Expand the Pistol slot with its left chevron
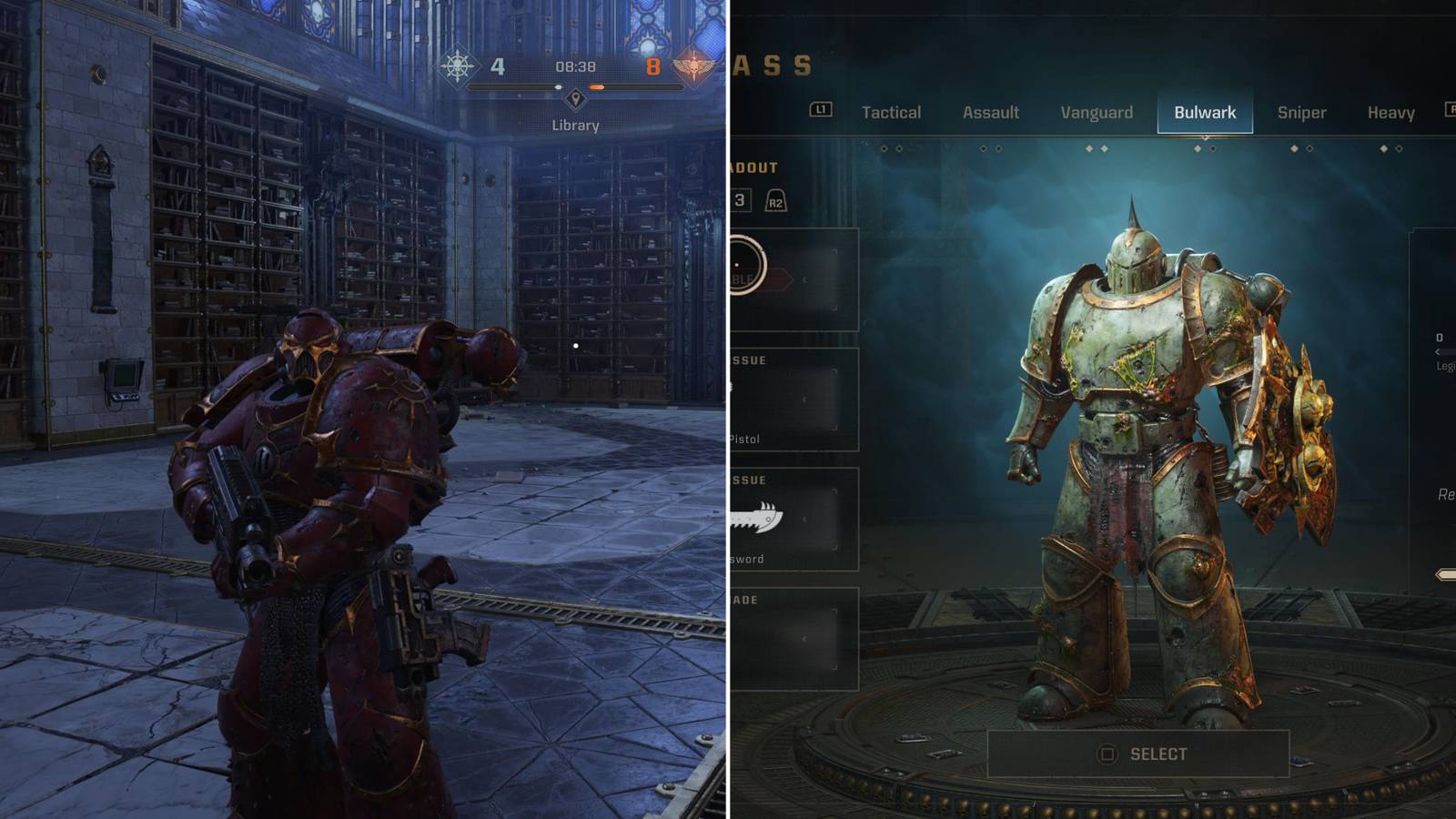The height and width of the screenshot is (819, 1456). (x=804, y=399)
